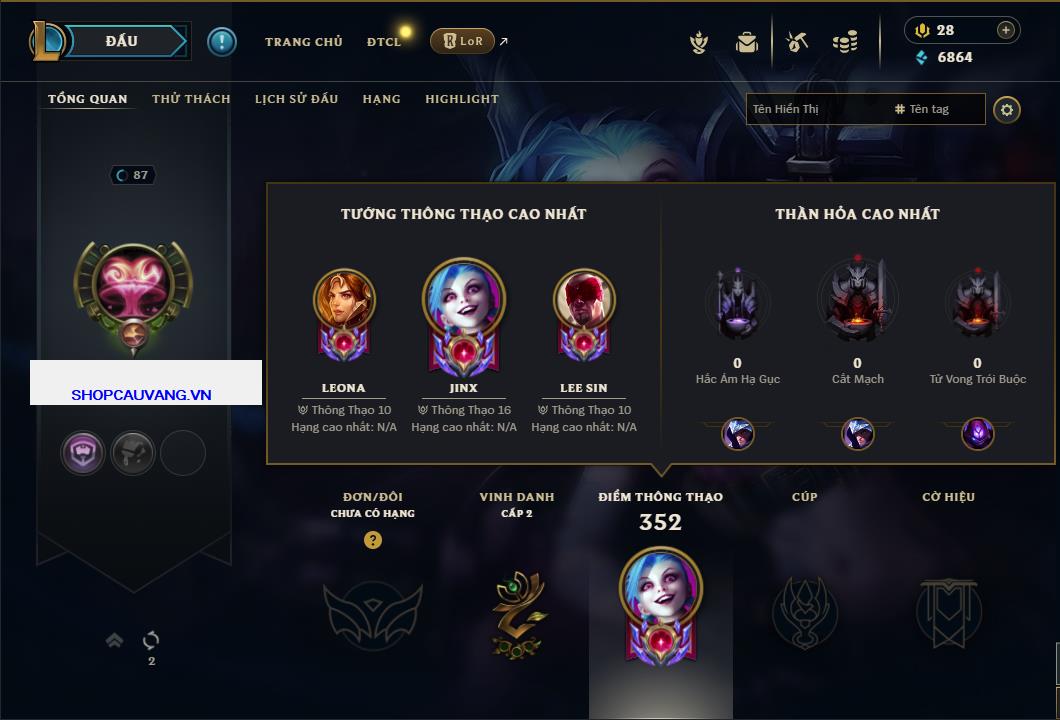Open the coin stack store icon
This screenshot has height=720, width=1060.
coord(845,42)
